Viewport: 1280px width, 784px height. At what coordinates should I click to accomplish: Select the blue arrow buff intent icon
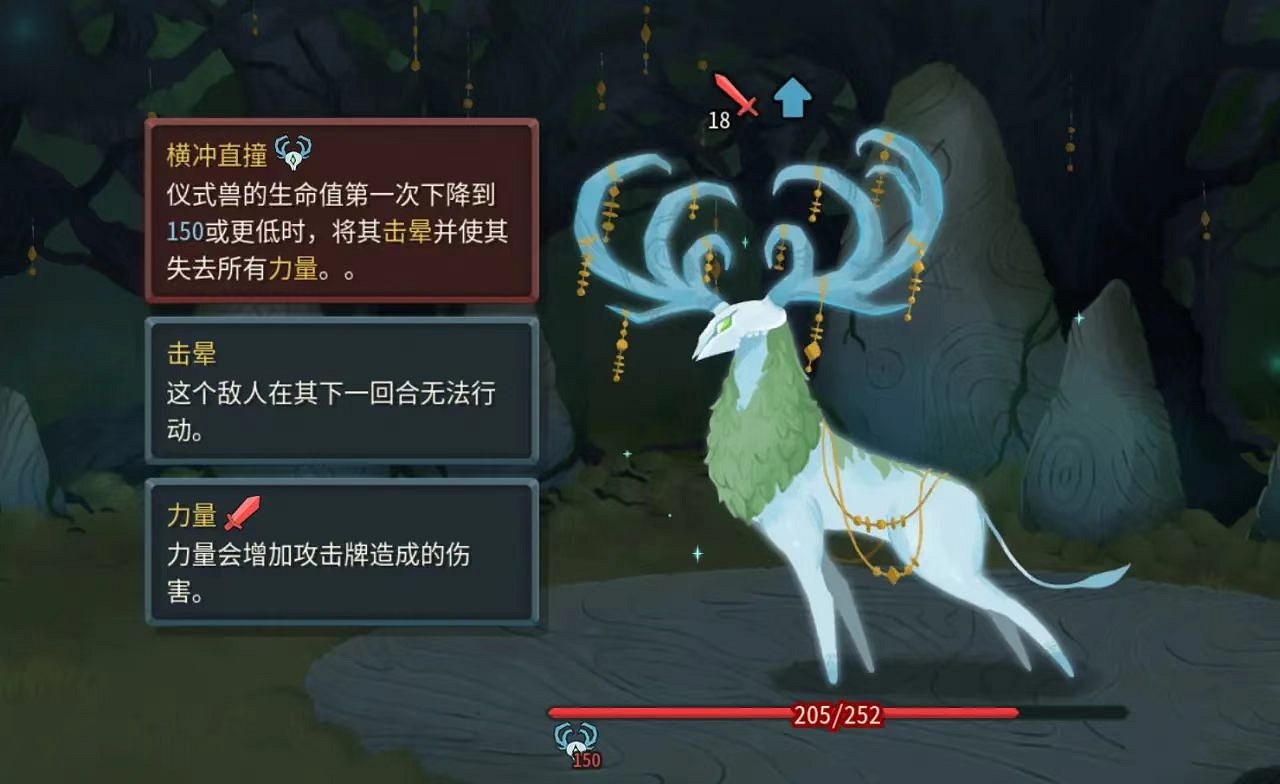click(x=793, y=95)
